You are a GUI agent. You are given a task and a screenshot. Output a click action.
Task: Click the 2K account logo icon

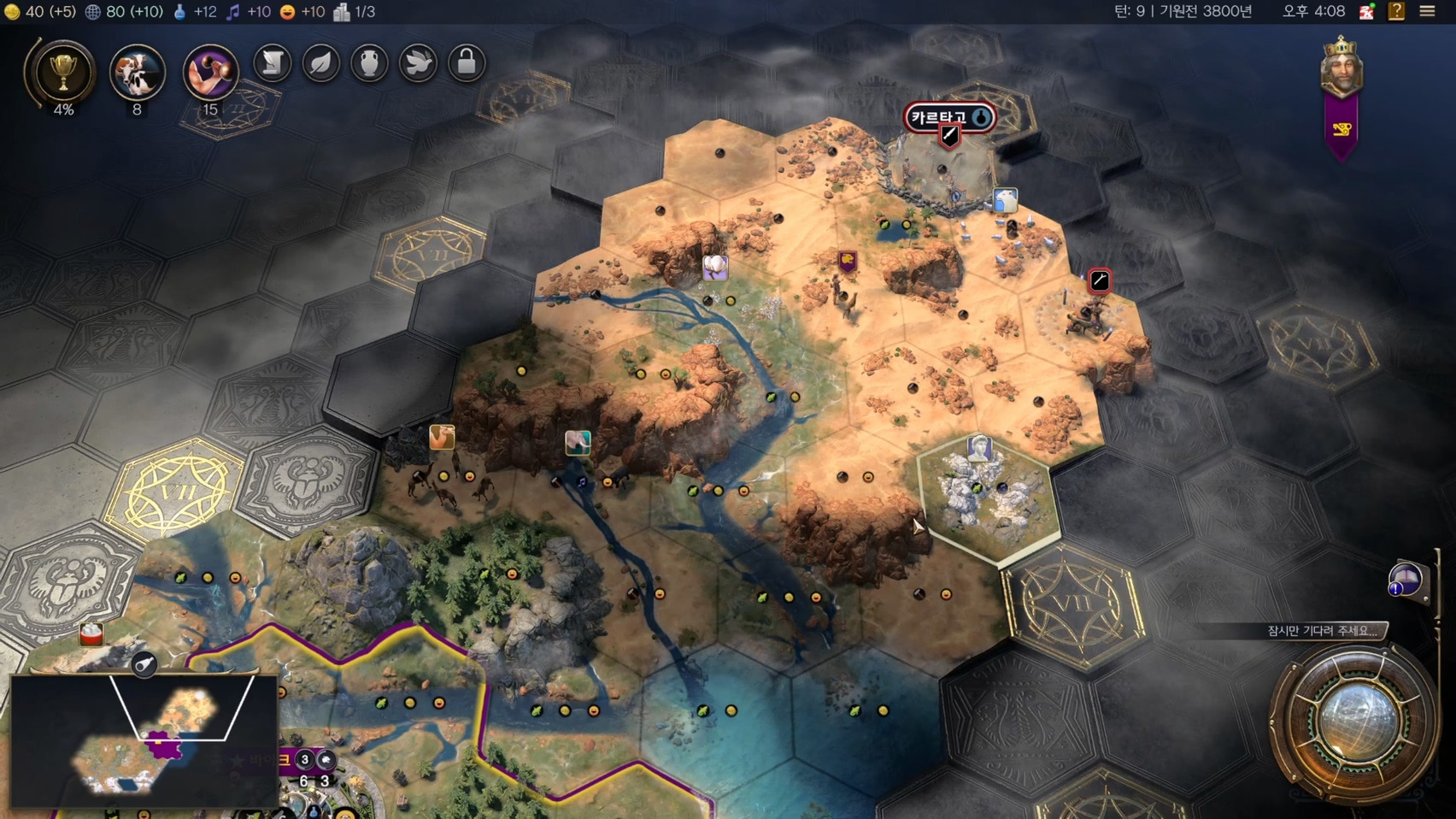(1366, 11)
